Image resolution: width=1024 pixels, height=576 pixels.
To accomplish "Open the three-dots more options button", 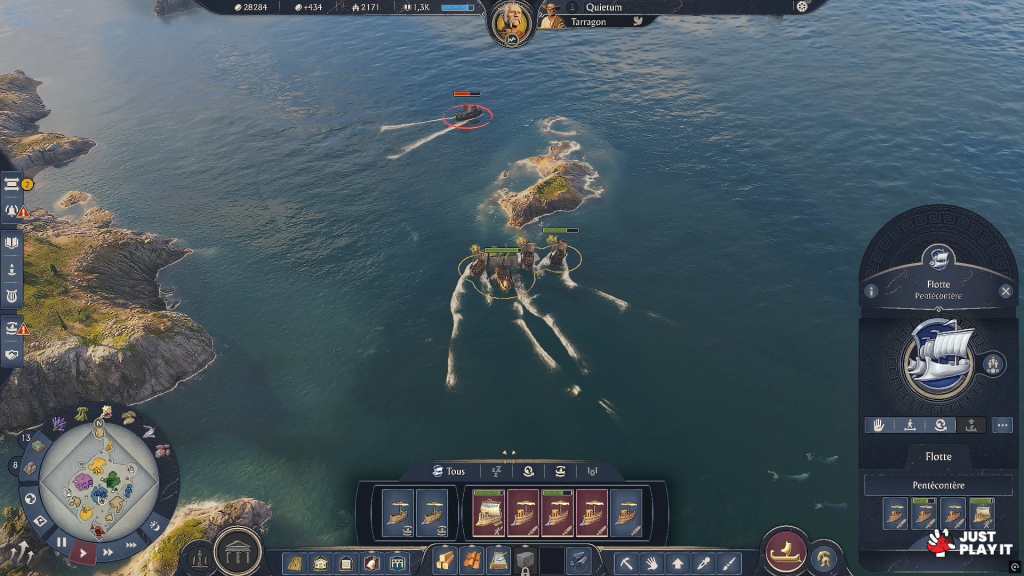I will (1001, 425).
